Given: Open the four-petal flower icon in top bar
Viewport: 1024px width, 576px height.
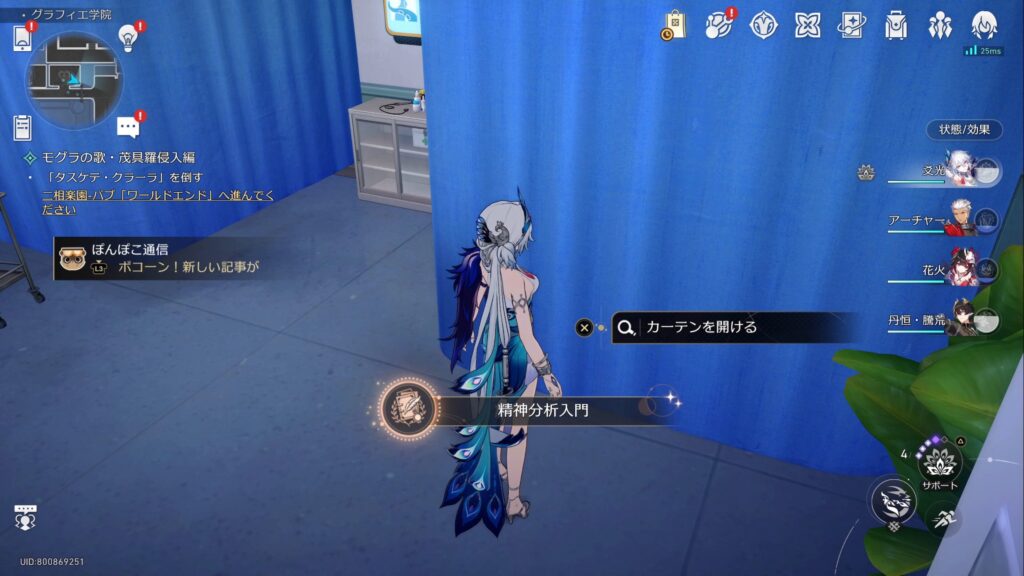Looking at the screenshot, I should 764,25.
